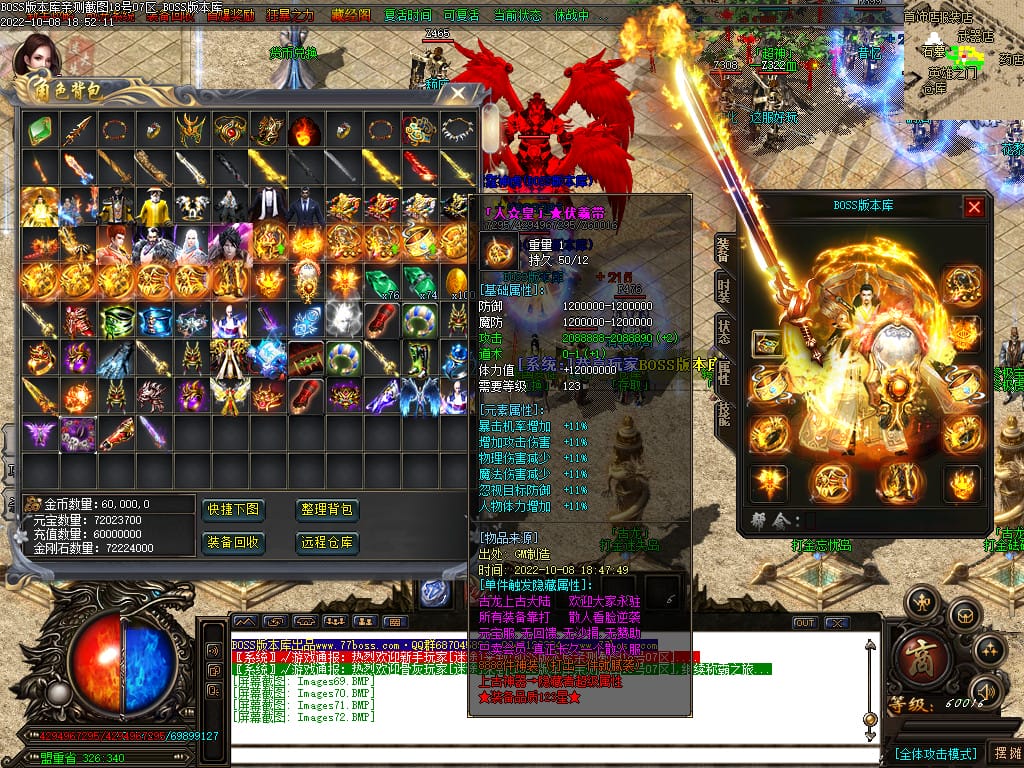The height and width of the screenshot is (768, 1024).
Task: Open the 藏经阁 top menu entry
Action: pyautogui.click(x=350, y=16)
